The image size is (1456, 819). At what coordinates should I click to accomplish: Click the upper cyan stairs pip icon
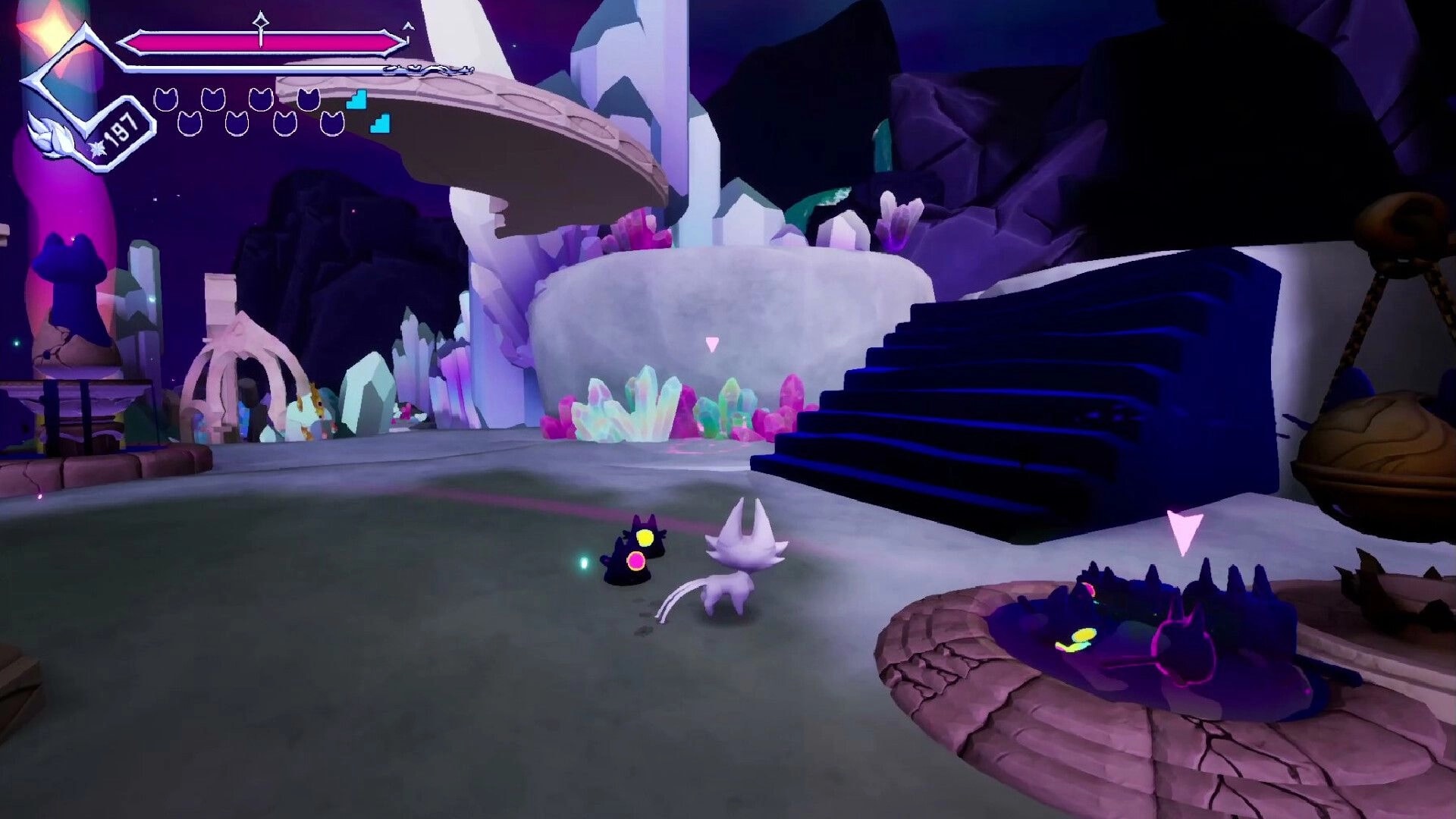click(x=356, y=101)
